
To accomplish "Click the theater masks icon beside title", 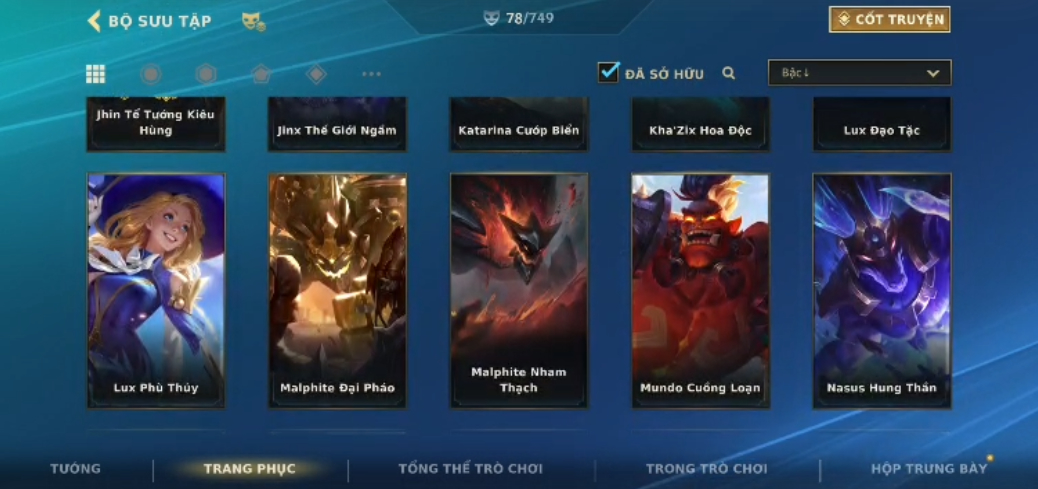I will click(x=253, y=21).
